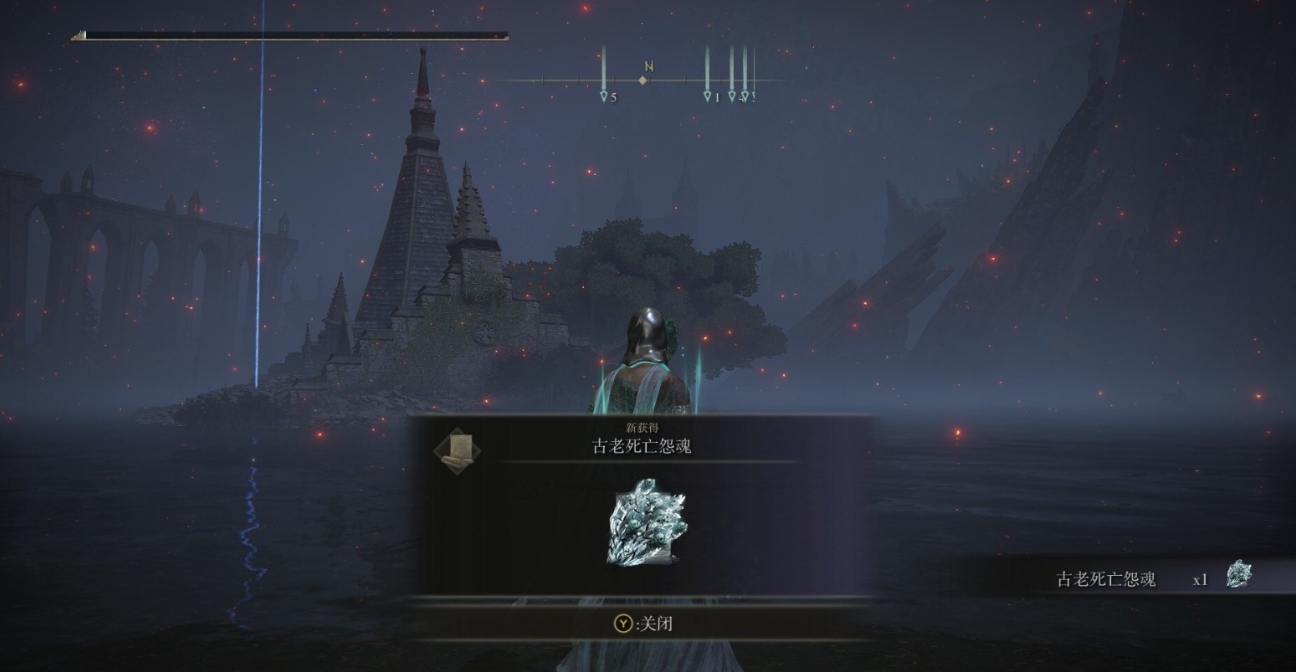Select the large crystal item image in popup

[x=647, y=522]
